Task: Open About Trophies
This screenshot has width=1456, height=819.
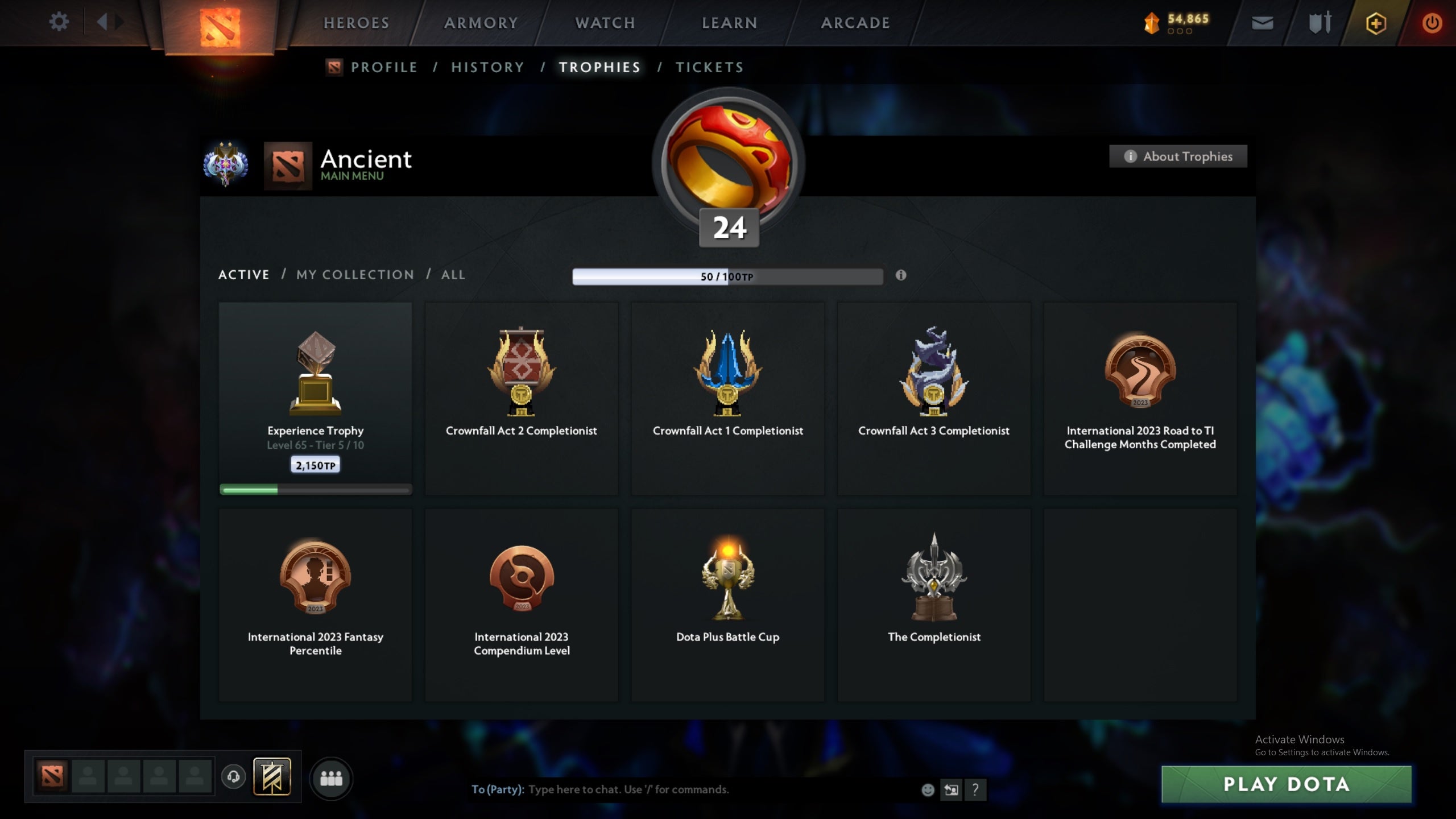Action: pos(1178,156)
